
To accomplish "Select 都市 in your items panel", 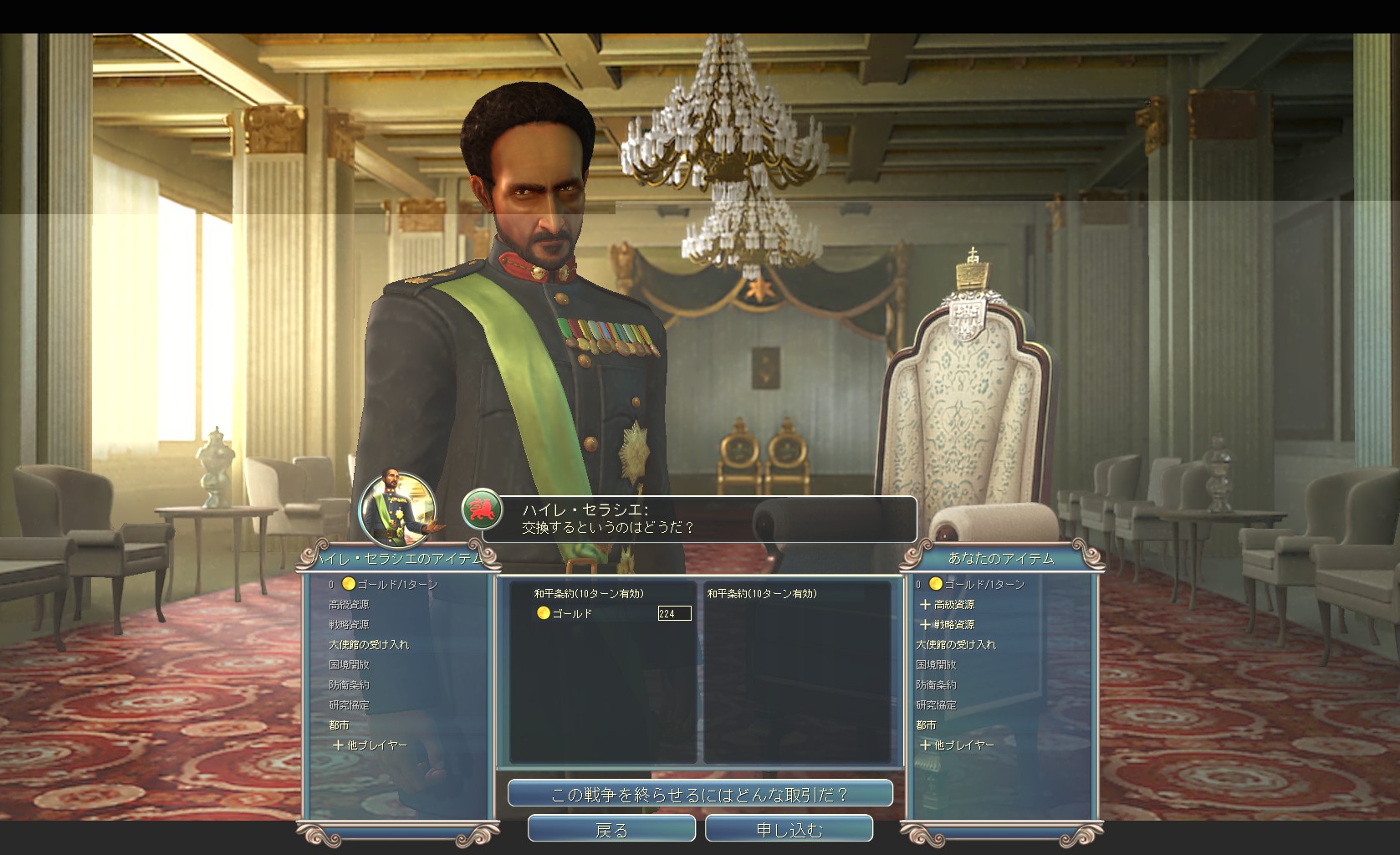I will click(925, 724).
